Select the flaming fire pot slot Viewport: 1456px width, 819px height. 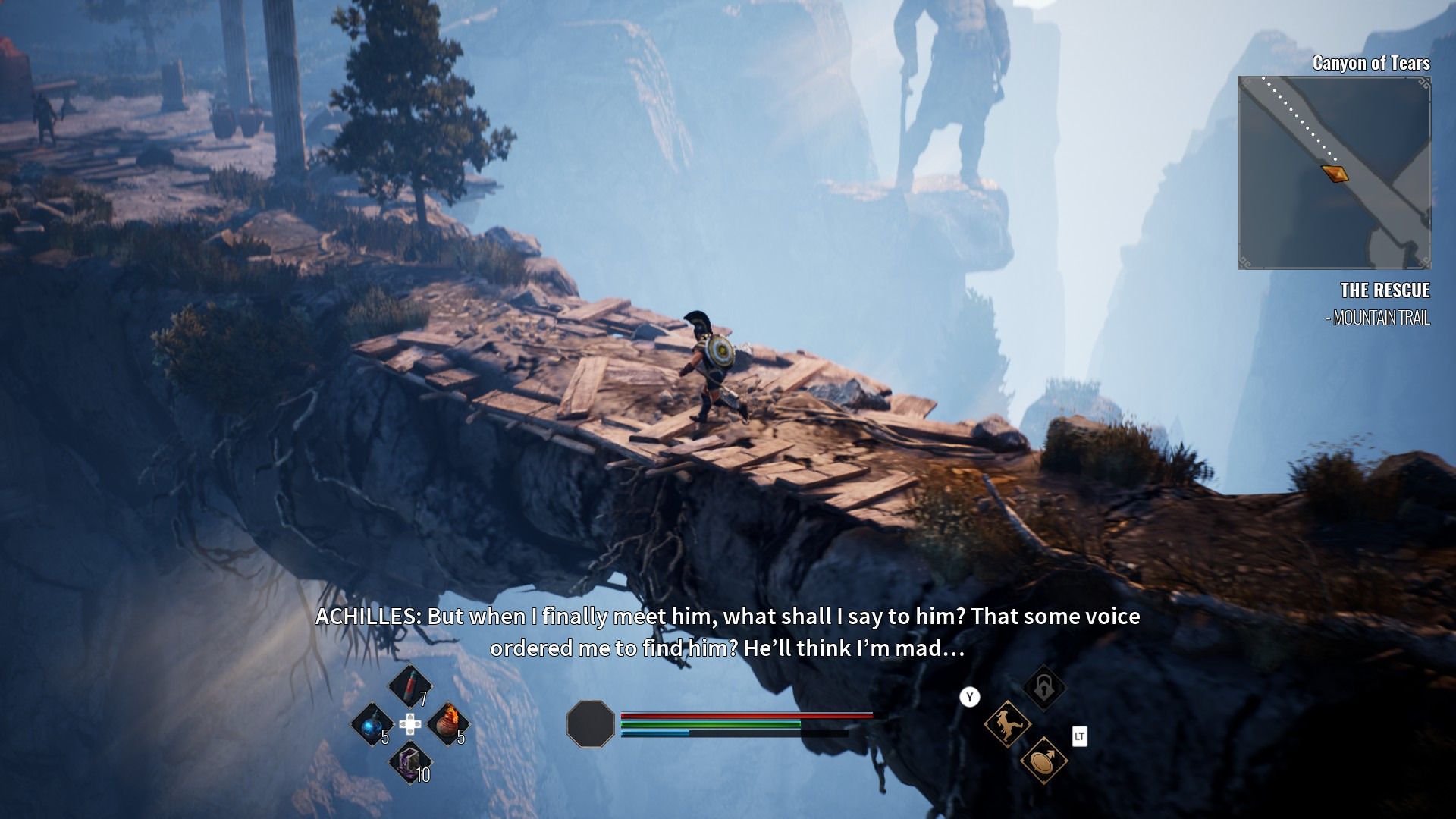click(x=447, y=723)
